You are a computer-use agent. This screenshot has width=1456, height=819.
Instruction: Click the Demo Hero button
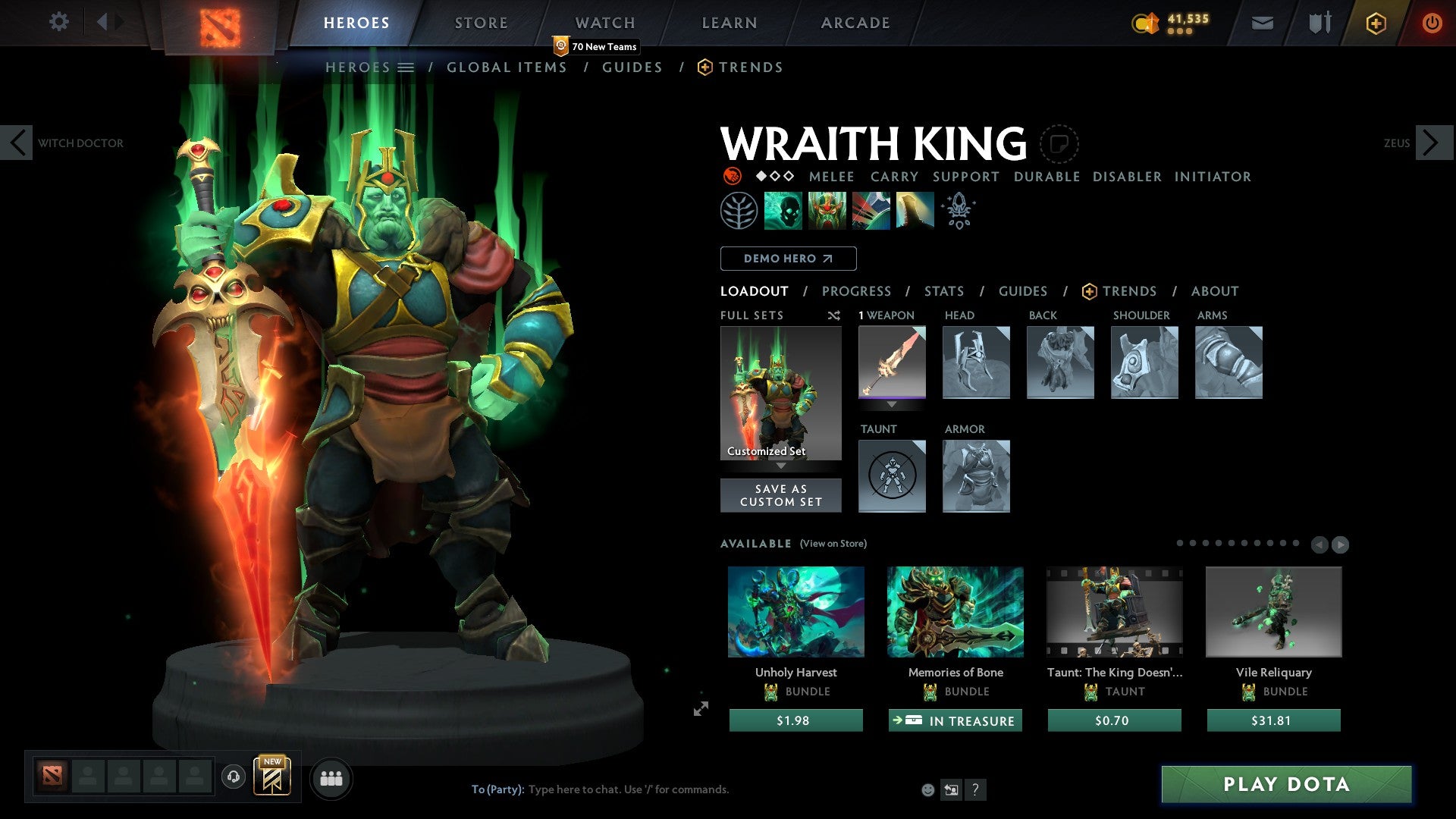(788, 258)
